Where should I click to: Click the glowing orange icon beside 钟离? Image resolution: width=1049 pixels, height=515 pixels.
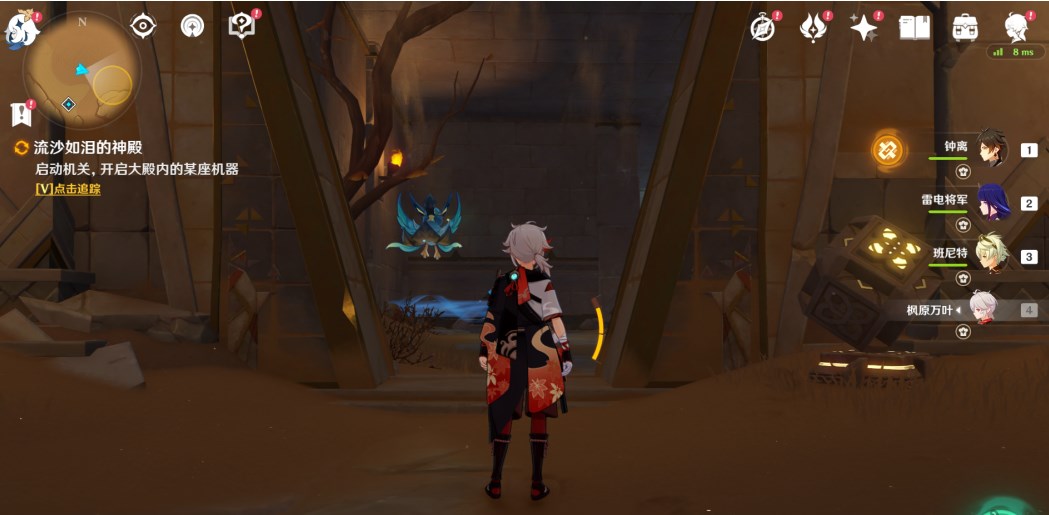[887, 150]
